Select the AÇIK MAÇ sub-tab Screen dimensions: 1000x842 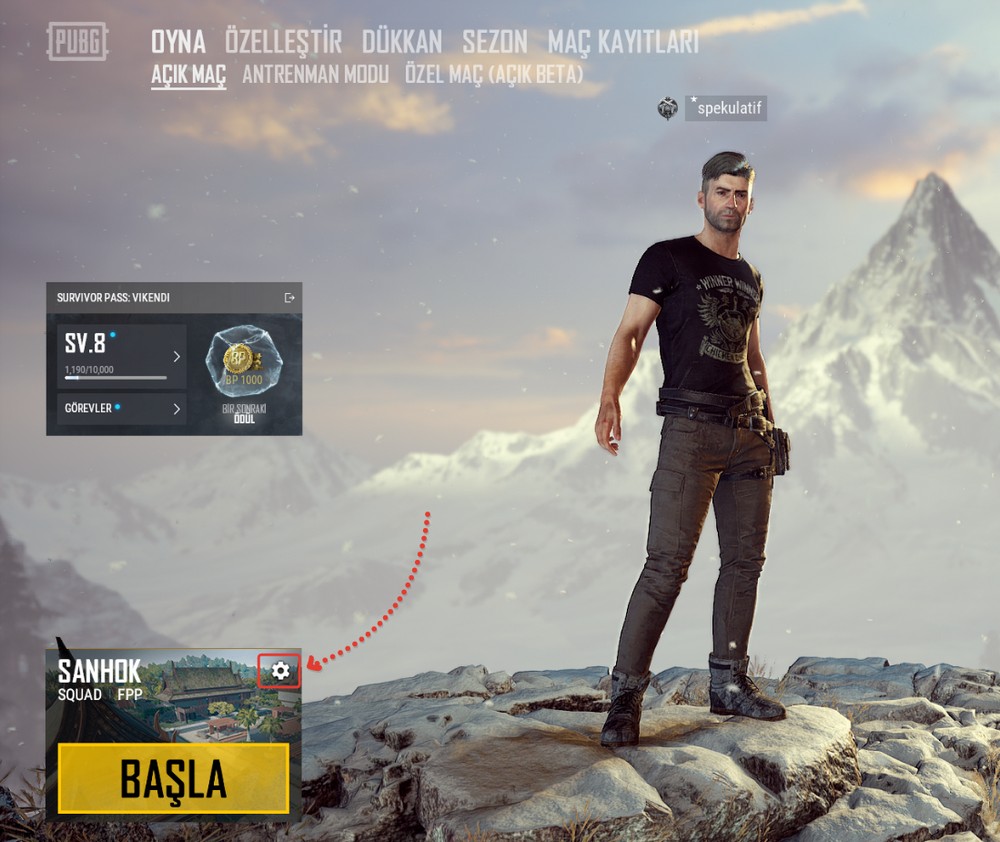(188, 74)
